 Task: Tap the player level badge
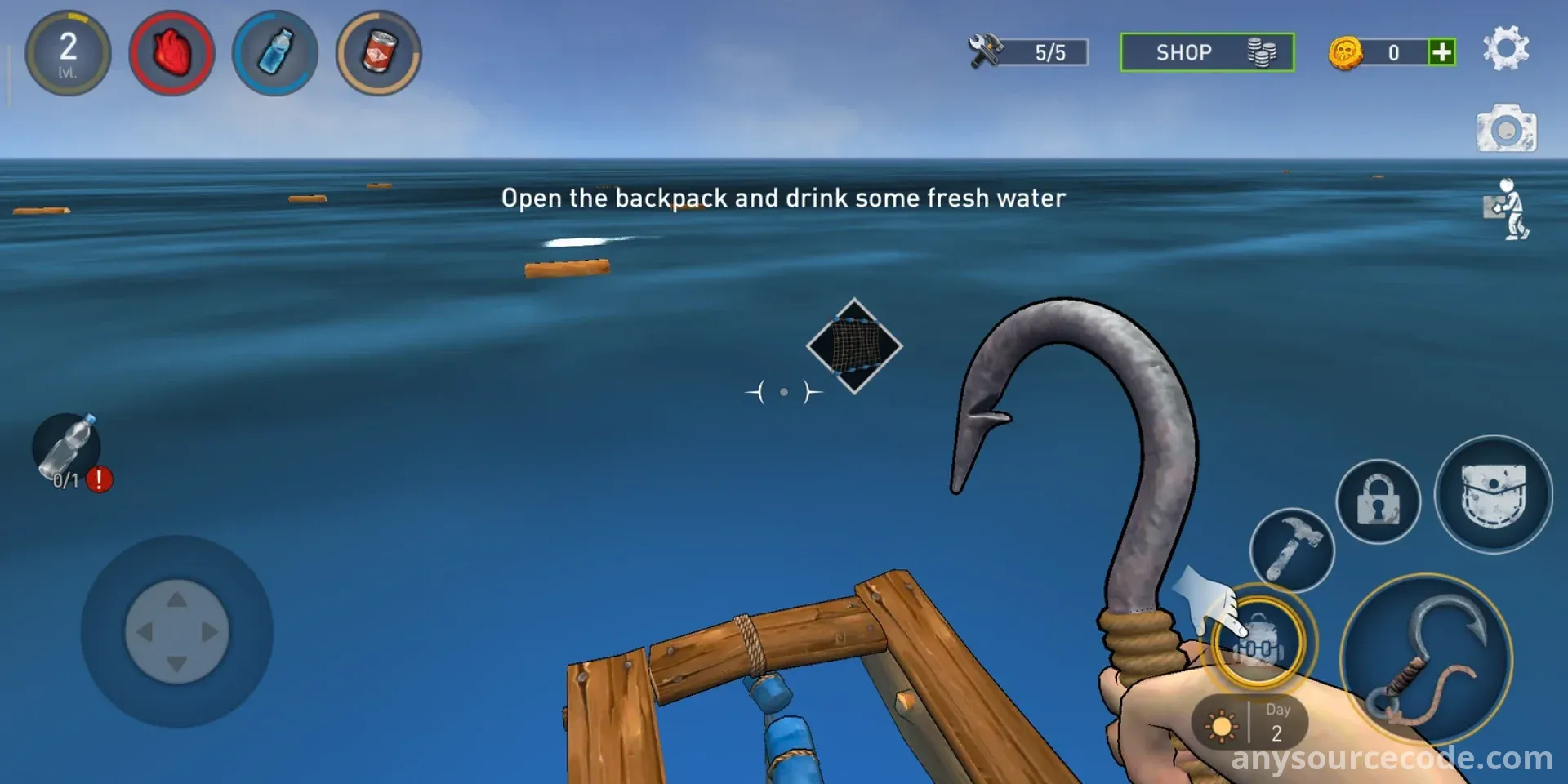tap(68, 53)
